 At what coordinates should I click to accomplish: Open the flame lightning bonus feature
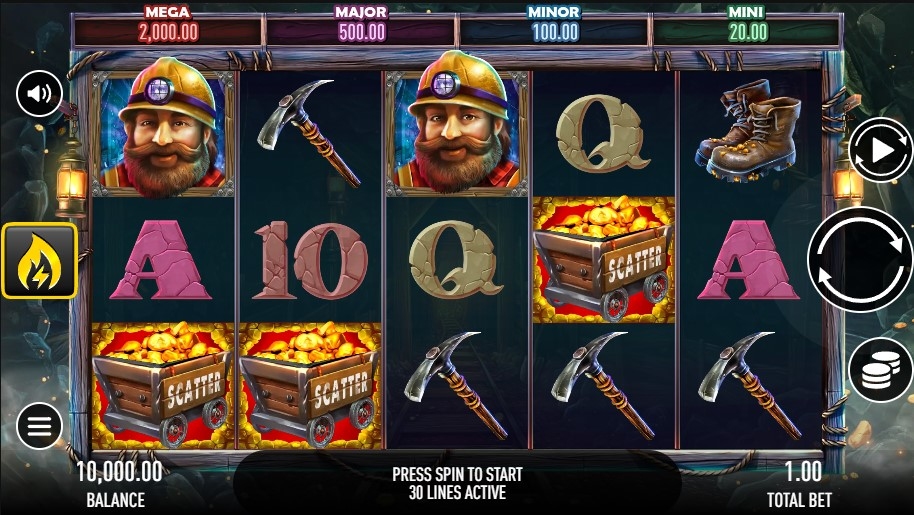pos(39,261)
